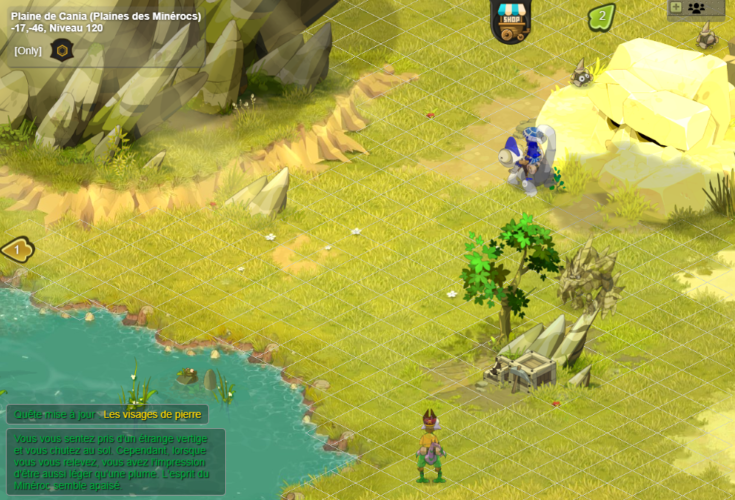Click the quest update message box

[117, 460]
